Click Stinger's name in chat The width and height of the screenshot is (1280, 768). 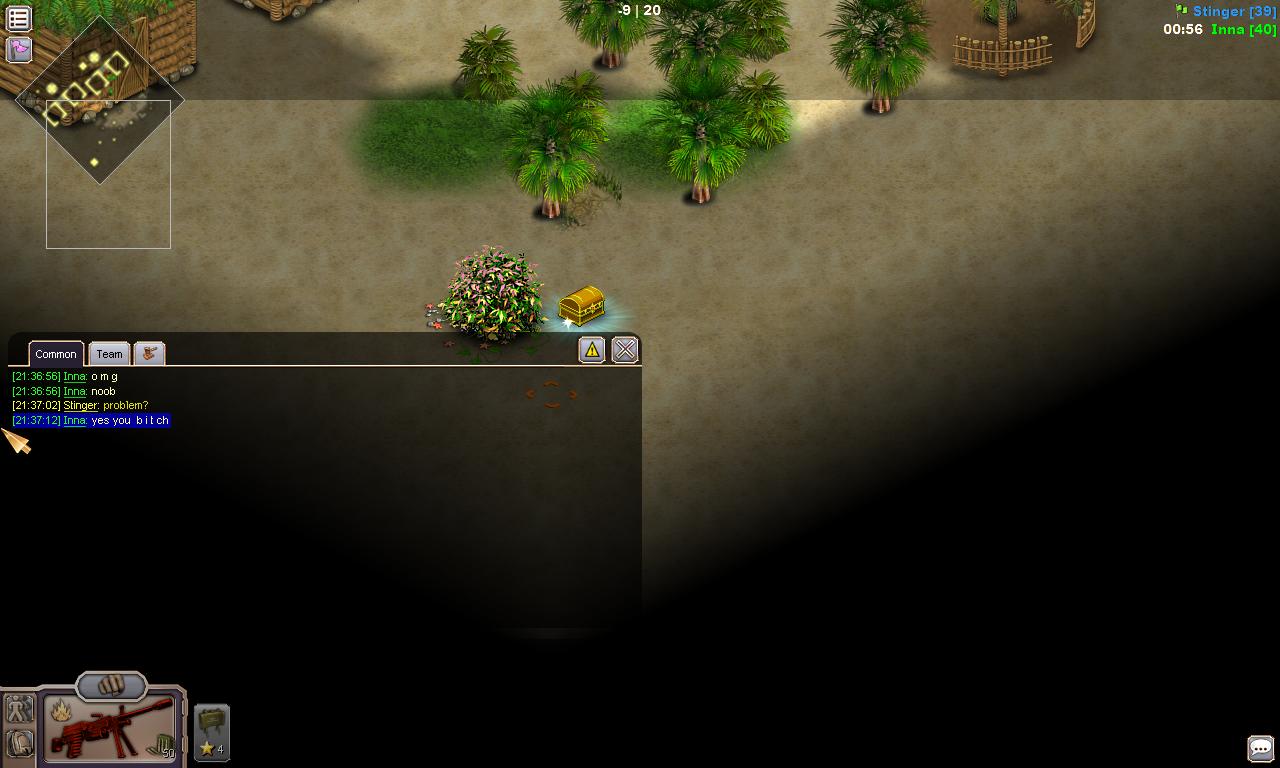click(80, 406)
